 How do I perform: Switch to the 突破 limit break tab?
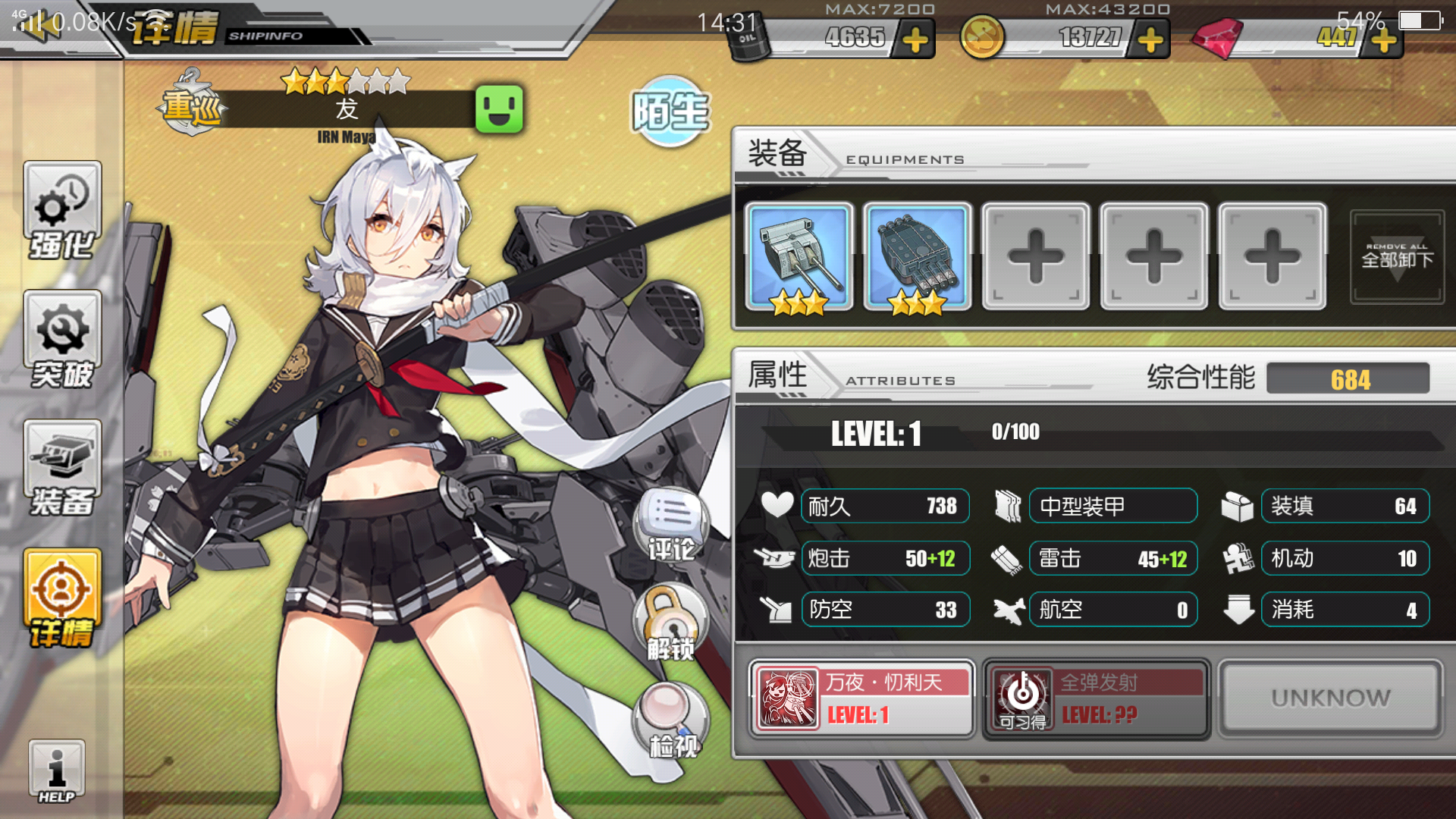(x=62, y=340)
